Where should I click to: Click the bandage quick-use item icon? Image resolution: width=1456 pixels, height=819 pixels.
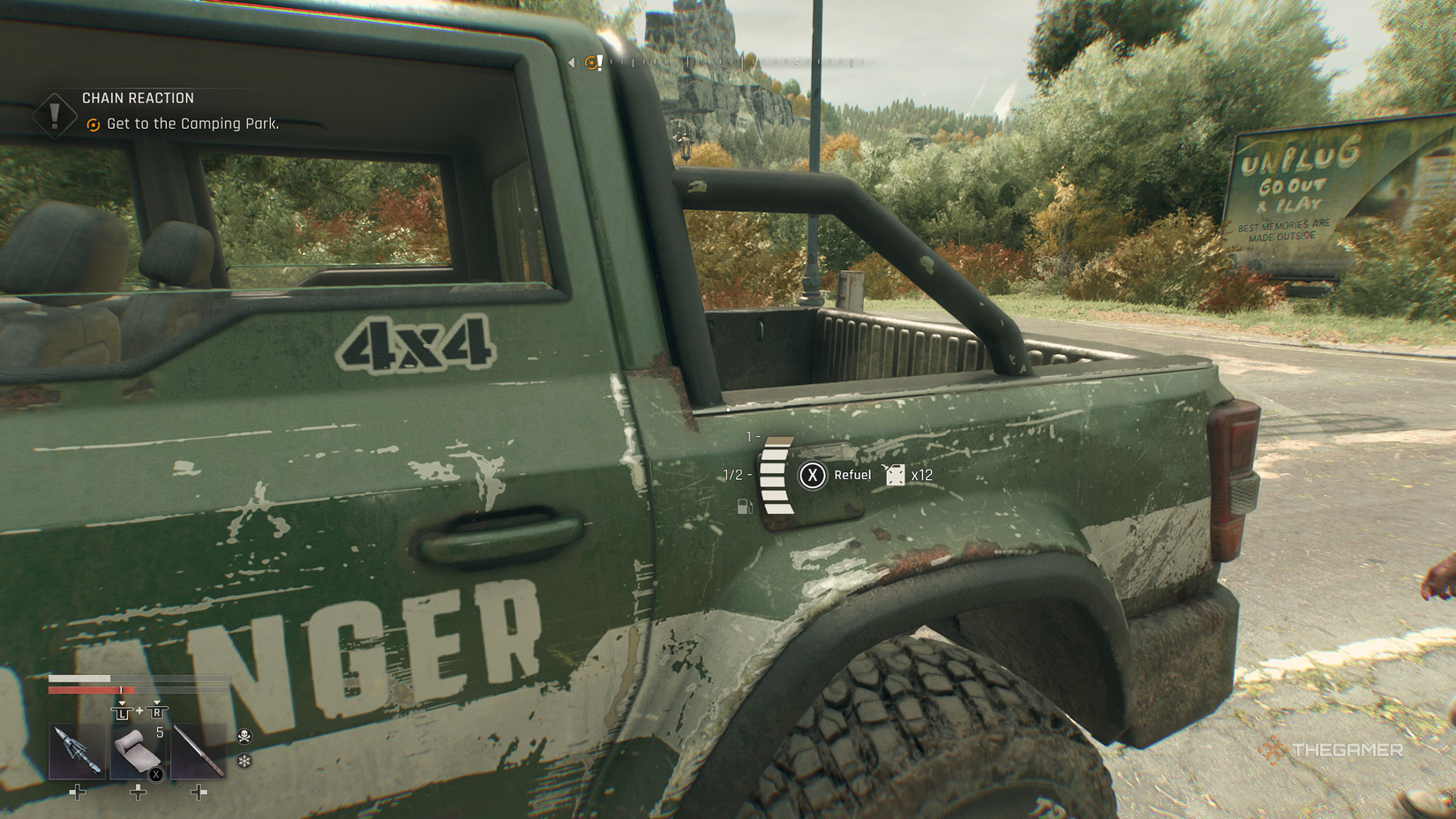tap(135, 752)
